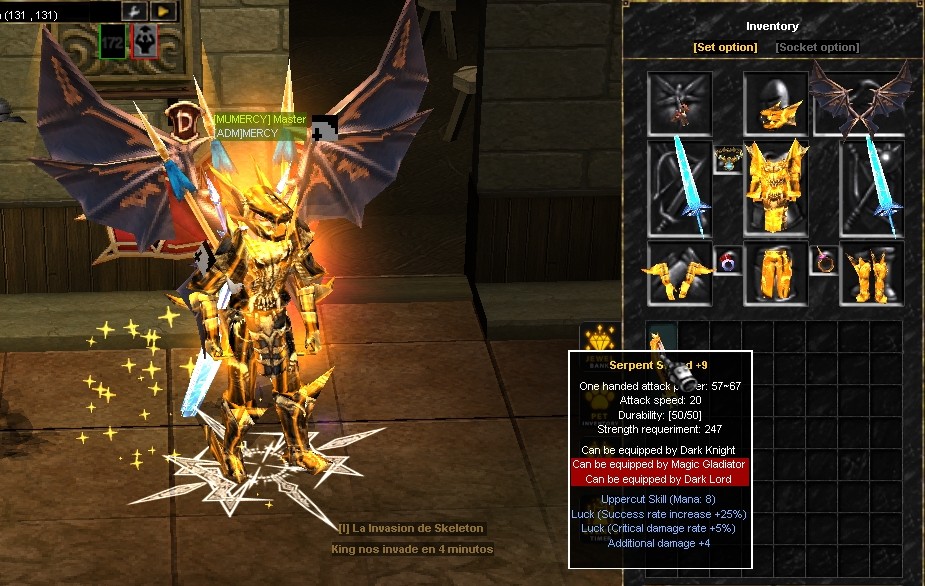Select the pet slot with small figure
925x586 pixels.
680,103
